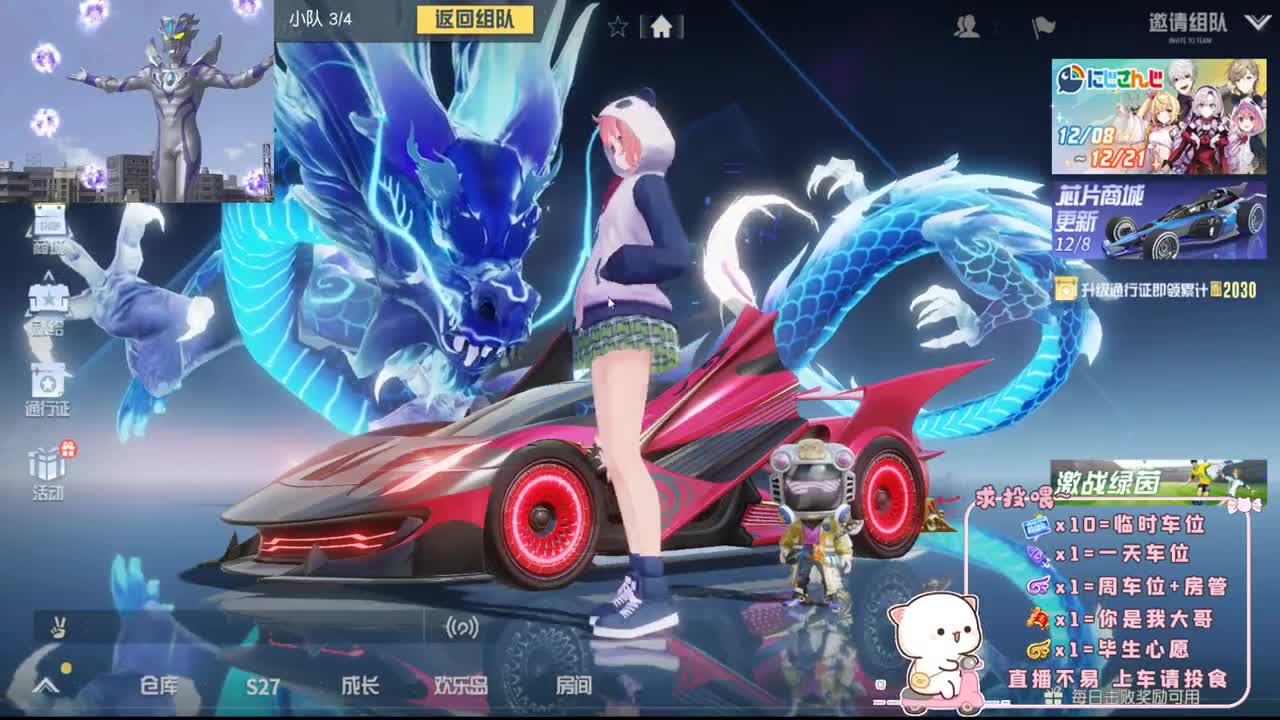Click the flag icon near top right
Screen dimensions: 1280x720
tap(1043, 28)
